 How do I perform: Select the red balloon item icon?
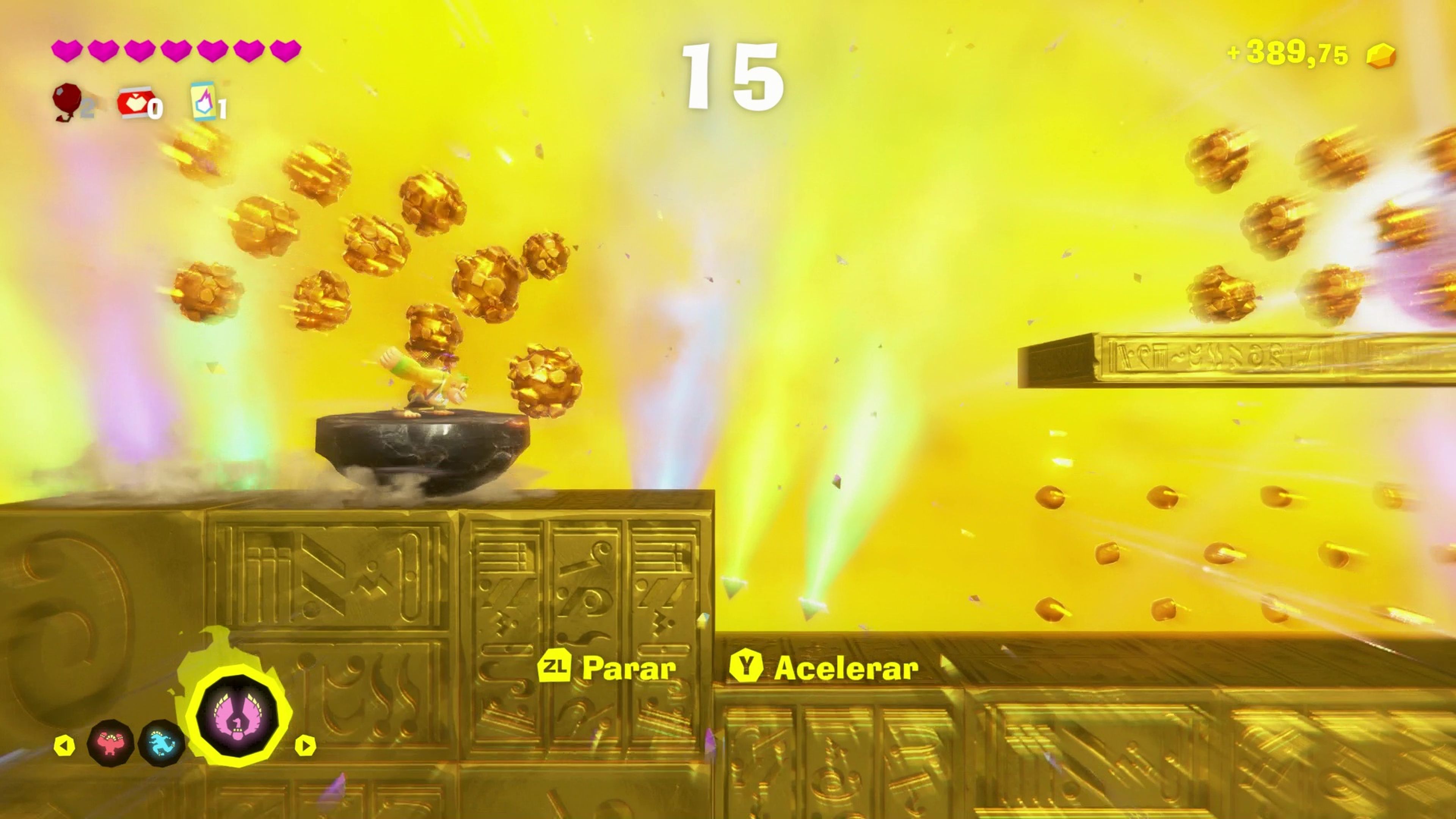(x=67, y=100)
